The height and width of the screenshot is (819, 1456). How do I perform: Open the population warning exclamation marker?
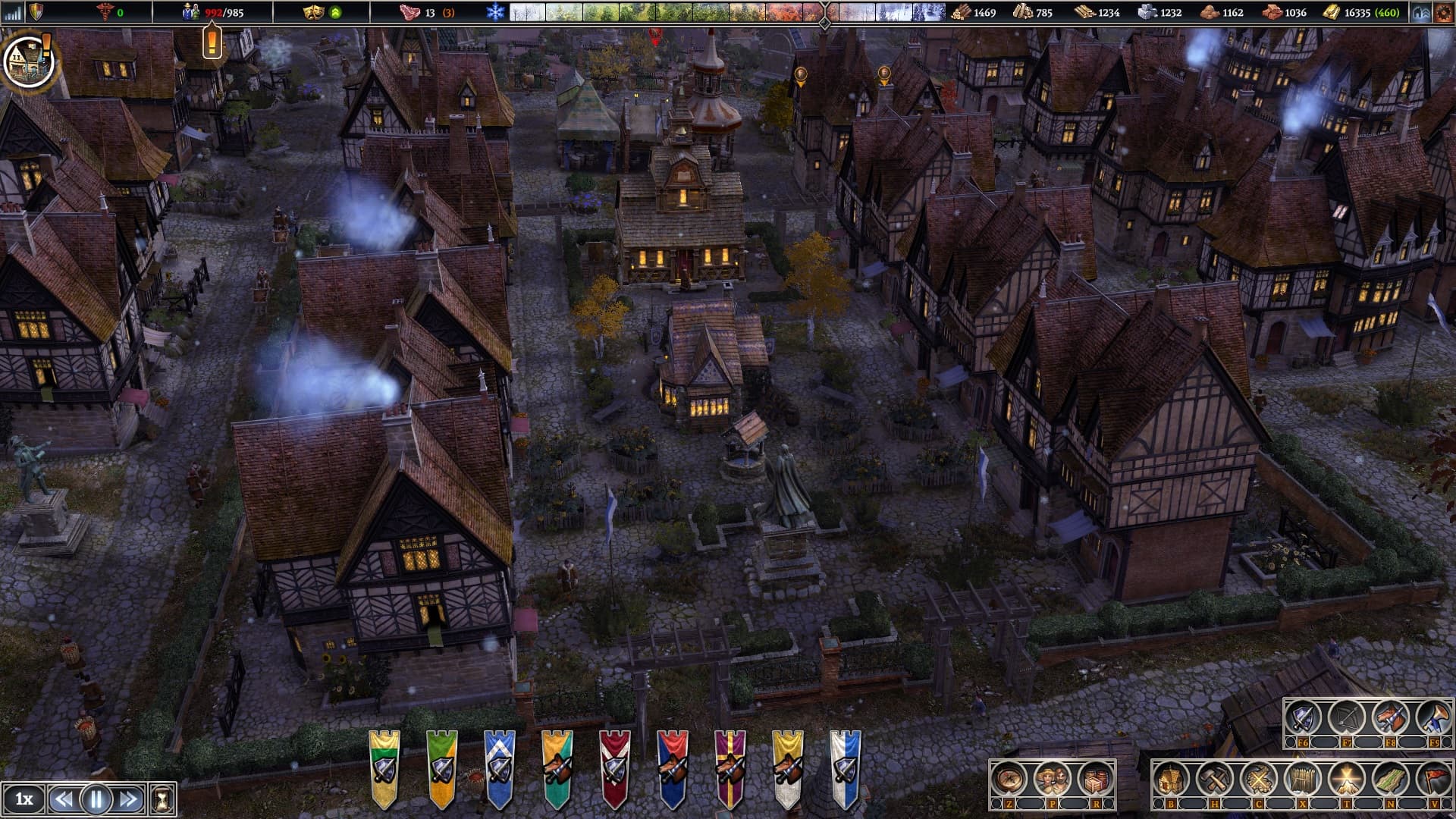[212, 41]
